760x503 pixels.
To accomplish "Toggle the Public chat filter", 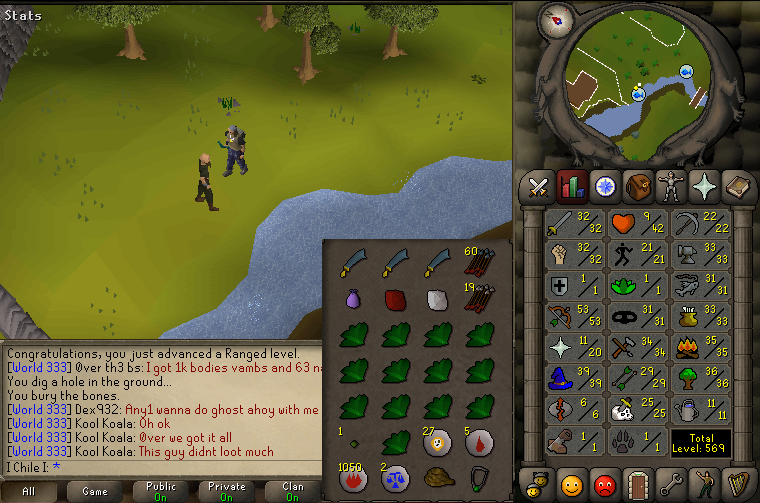I will (x=159, y=491).
